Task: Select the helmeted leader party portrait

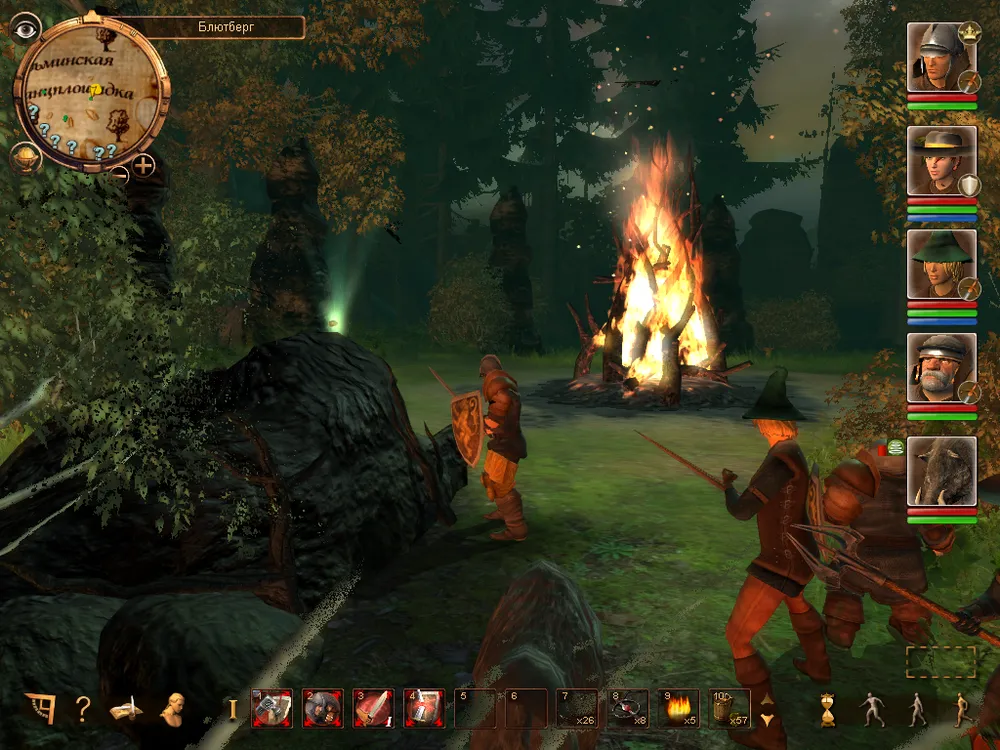Action: point(941,57)
